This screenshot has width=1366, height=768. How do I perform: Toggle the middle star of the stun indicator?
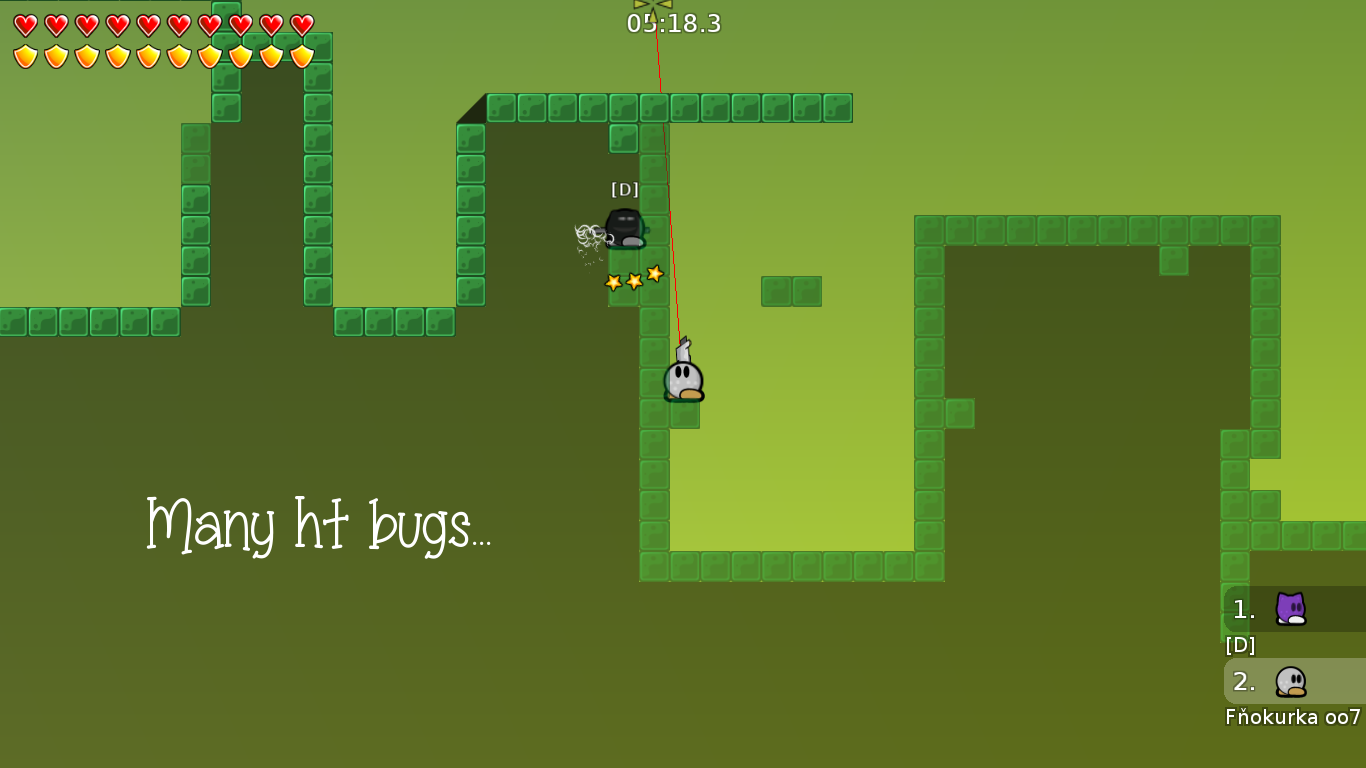point(632,280)
